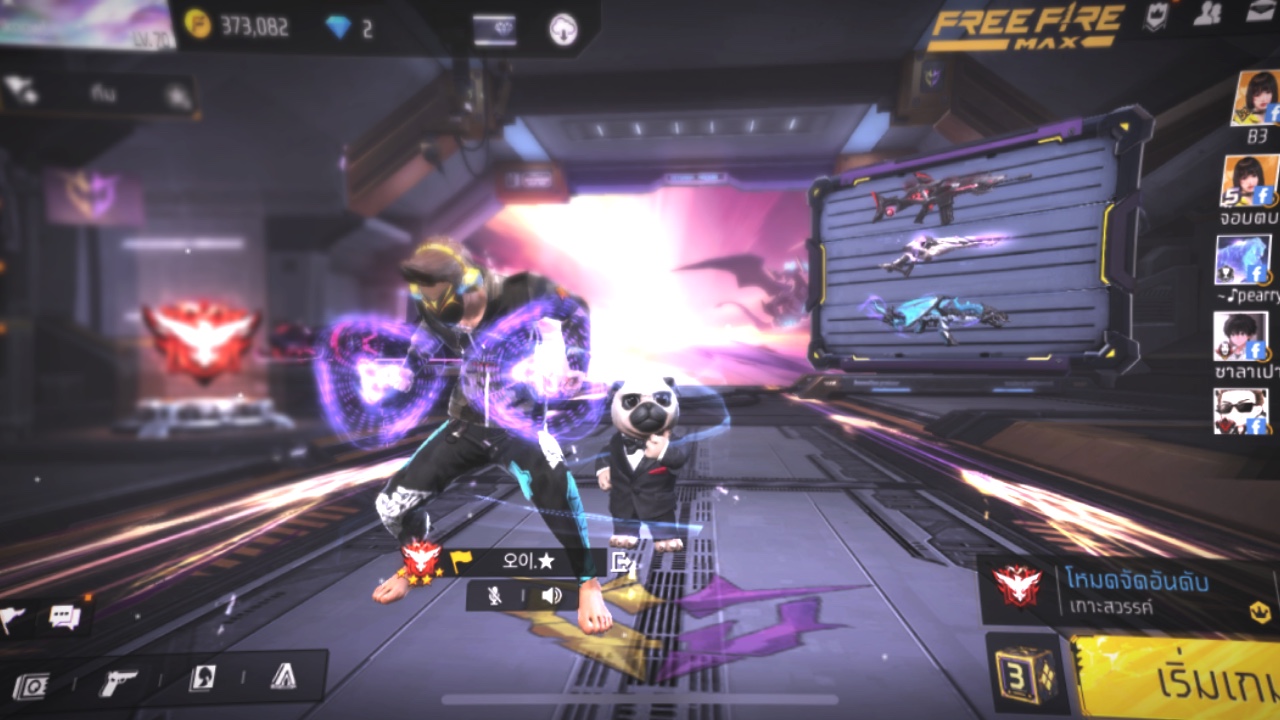Viewport: 1280px width, 720px height.
Task: Click the cloud download icon
Action: (564, 29)
